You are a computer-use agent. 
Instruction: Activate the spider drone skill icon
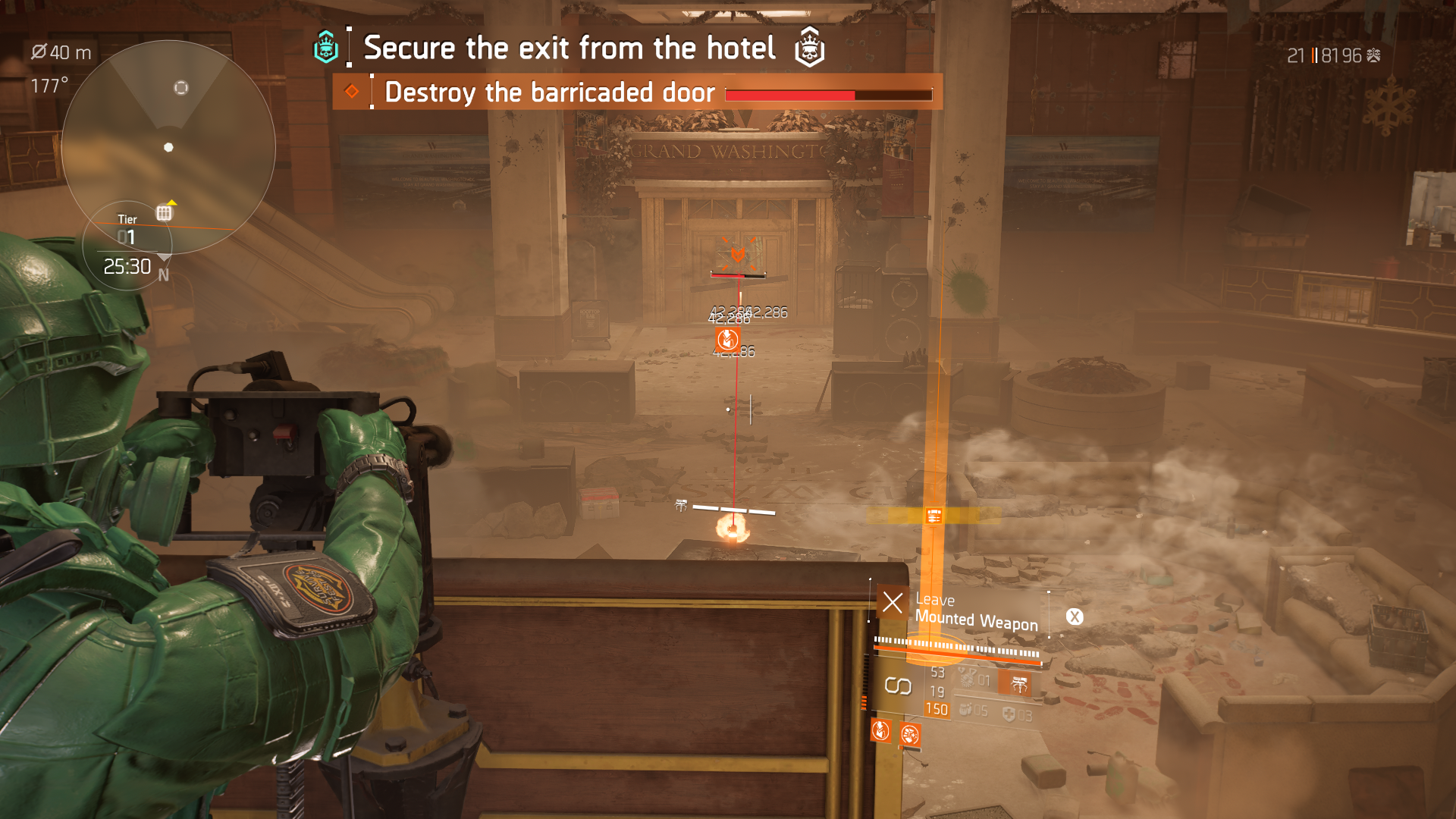tap(1018, 684)
